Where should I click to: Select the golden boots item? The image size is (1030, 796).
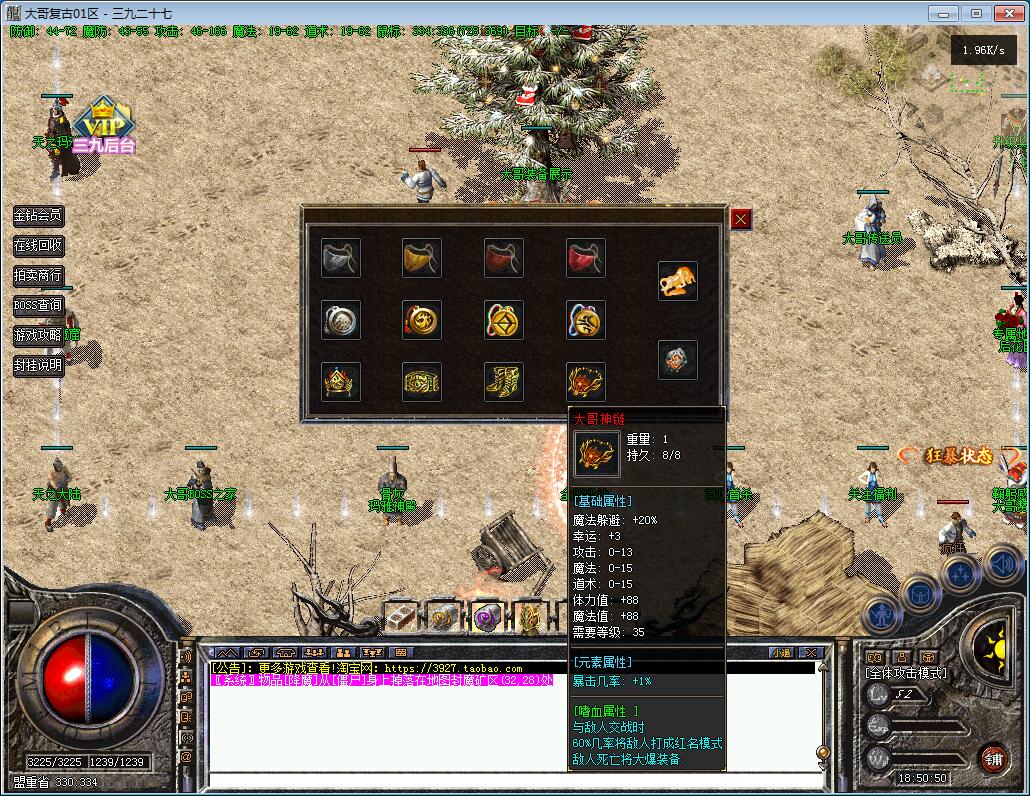click(504, 381)
